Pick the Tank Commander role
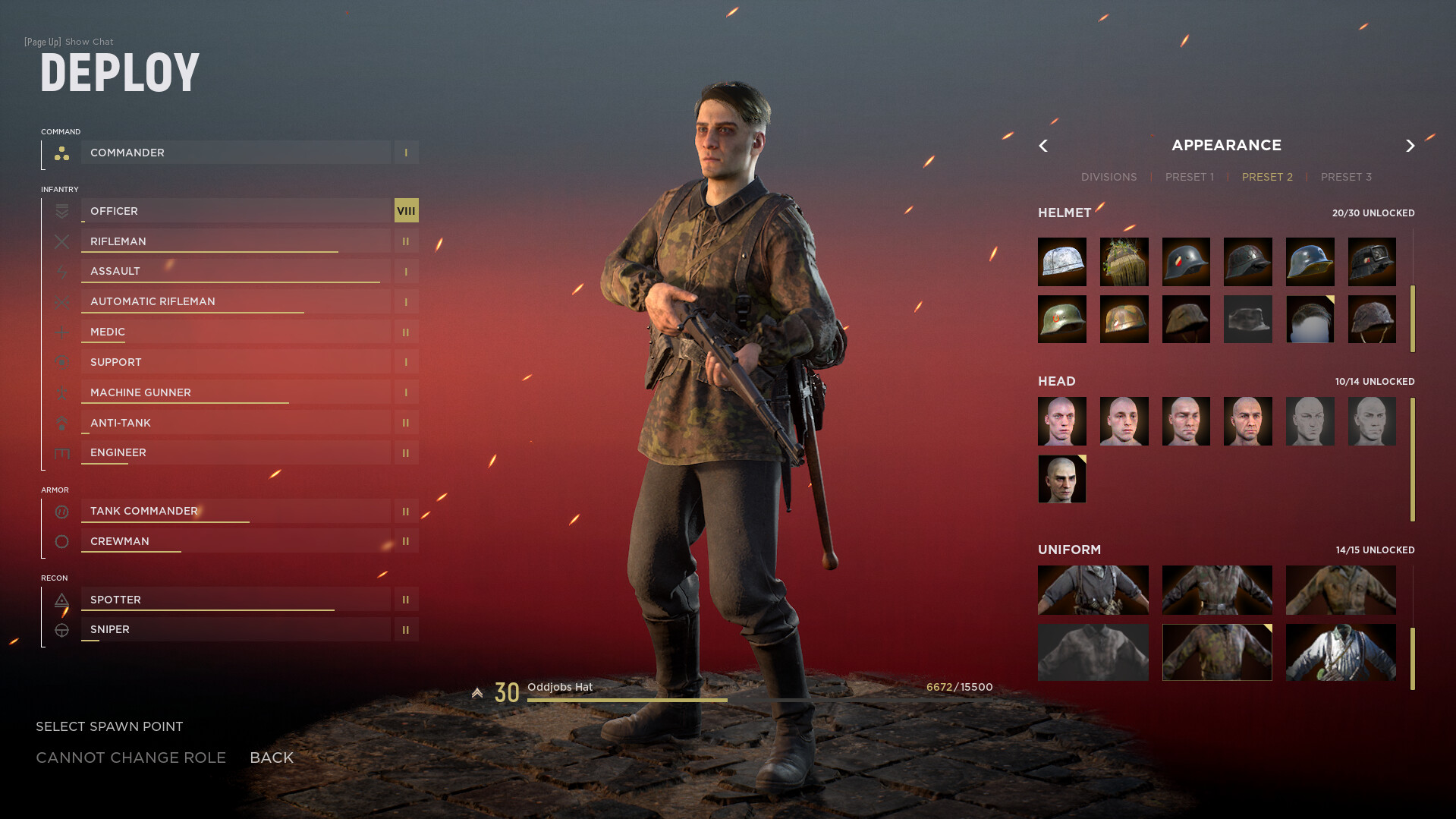The height and width of the screenshot is (819, 1456). pyautogui.click(x=236, y=511)
